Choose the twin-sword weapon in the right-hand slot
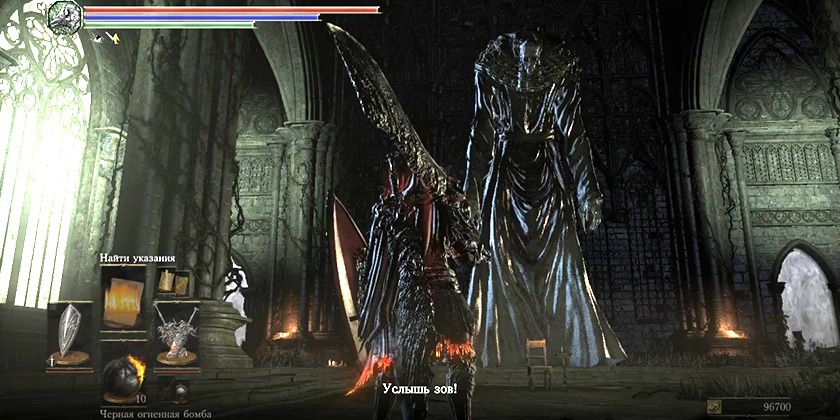 pyautogui.click(x=175, y=333)
